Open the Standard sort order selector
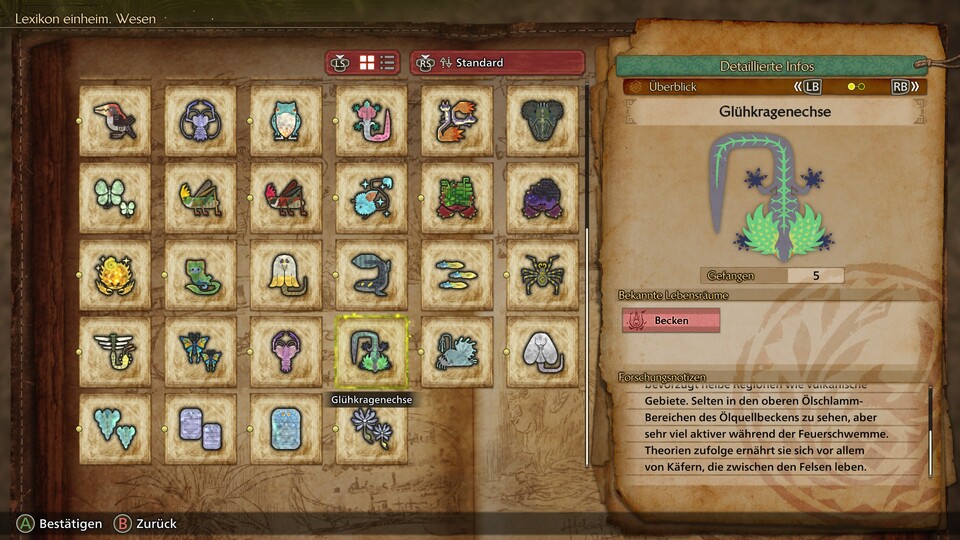Image resolution: width=960 pixels, height=540 pixels. pos(497,63)
